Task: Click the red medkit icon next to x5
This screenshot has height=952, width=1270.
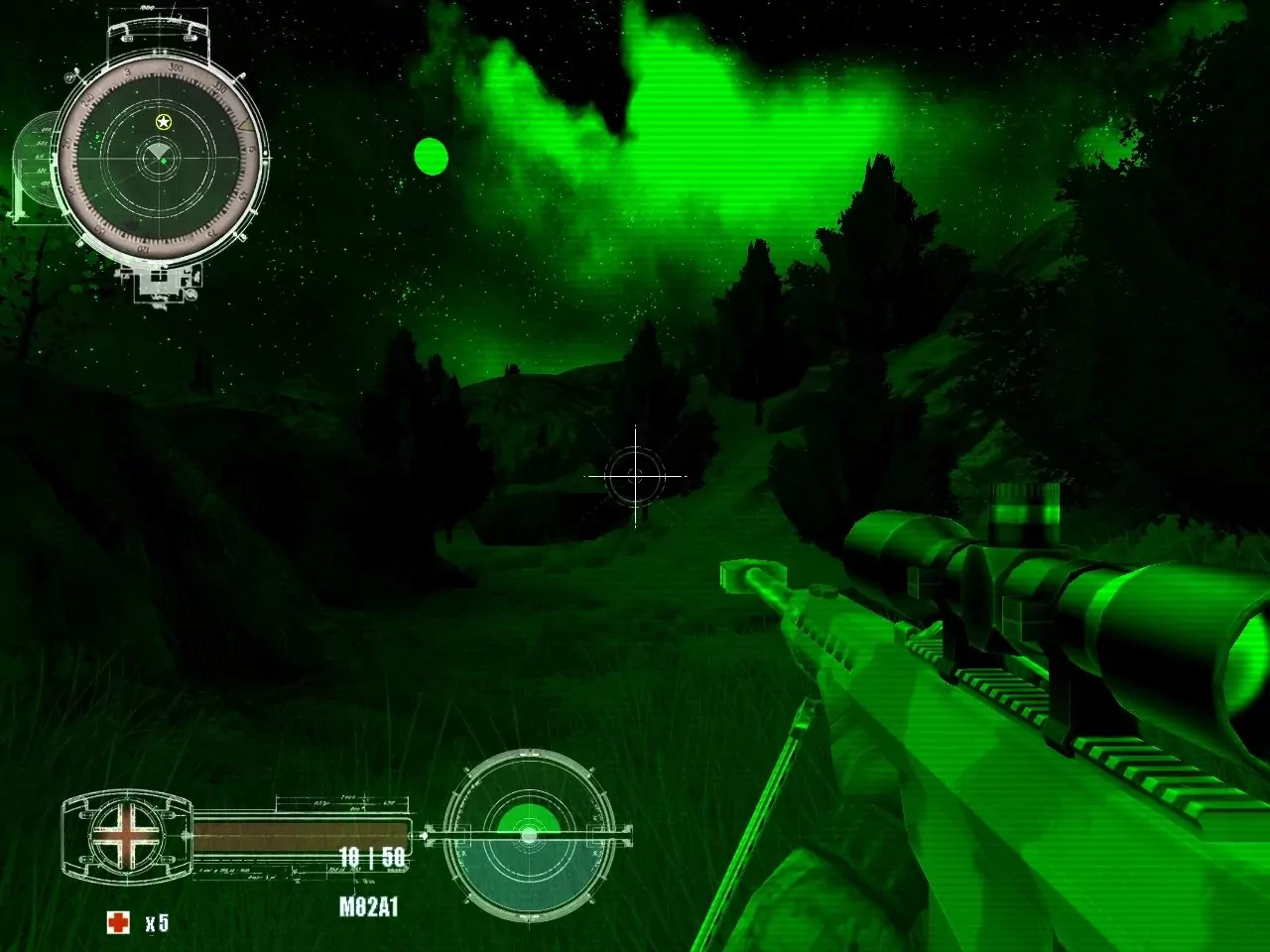Action: pos(120,921)
